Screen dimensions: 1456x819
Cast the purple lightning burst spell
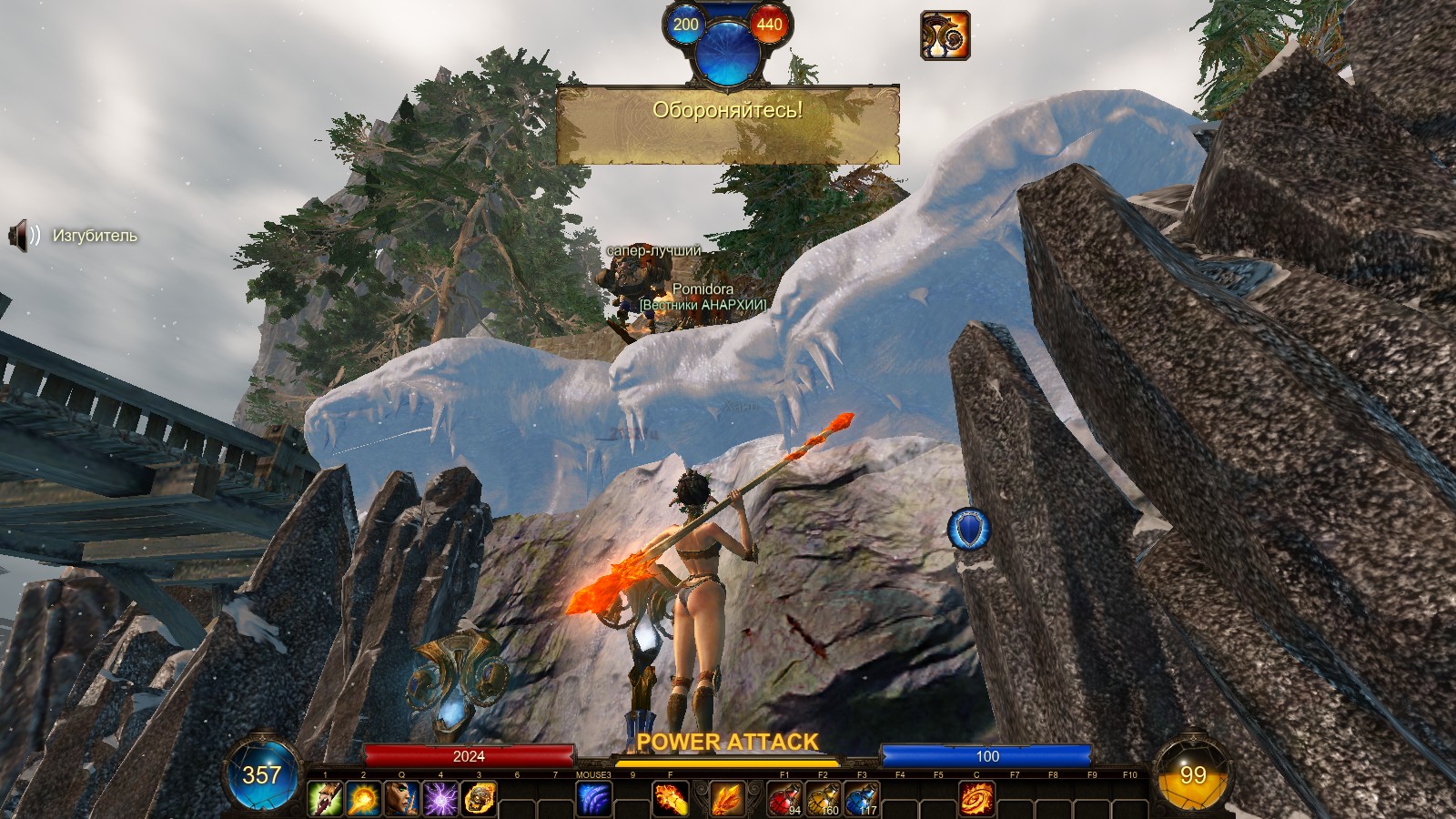pyautogui.click(x=440, y=799)
